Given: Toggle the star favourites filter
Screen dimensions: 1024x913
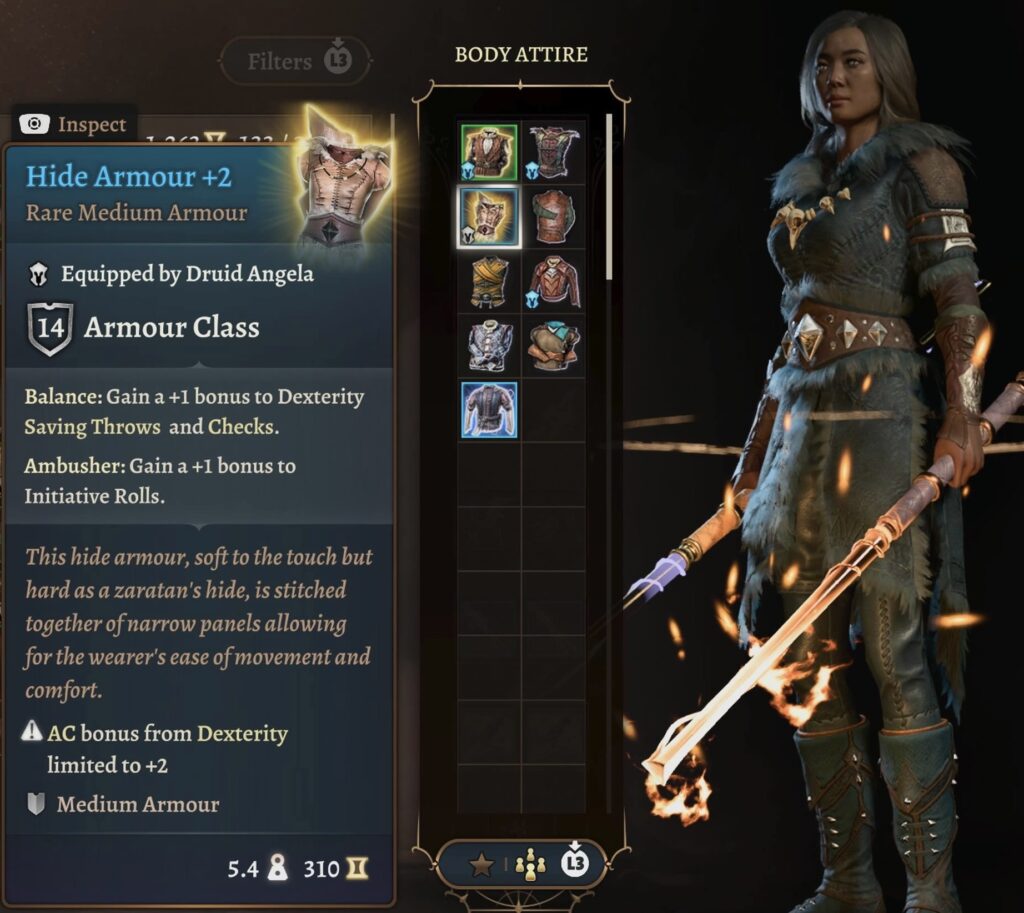Looking at the screenshot, I should 482,864.
